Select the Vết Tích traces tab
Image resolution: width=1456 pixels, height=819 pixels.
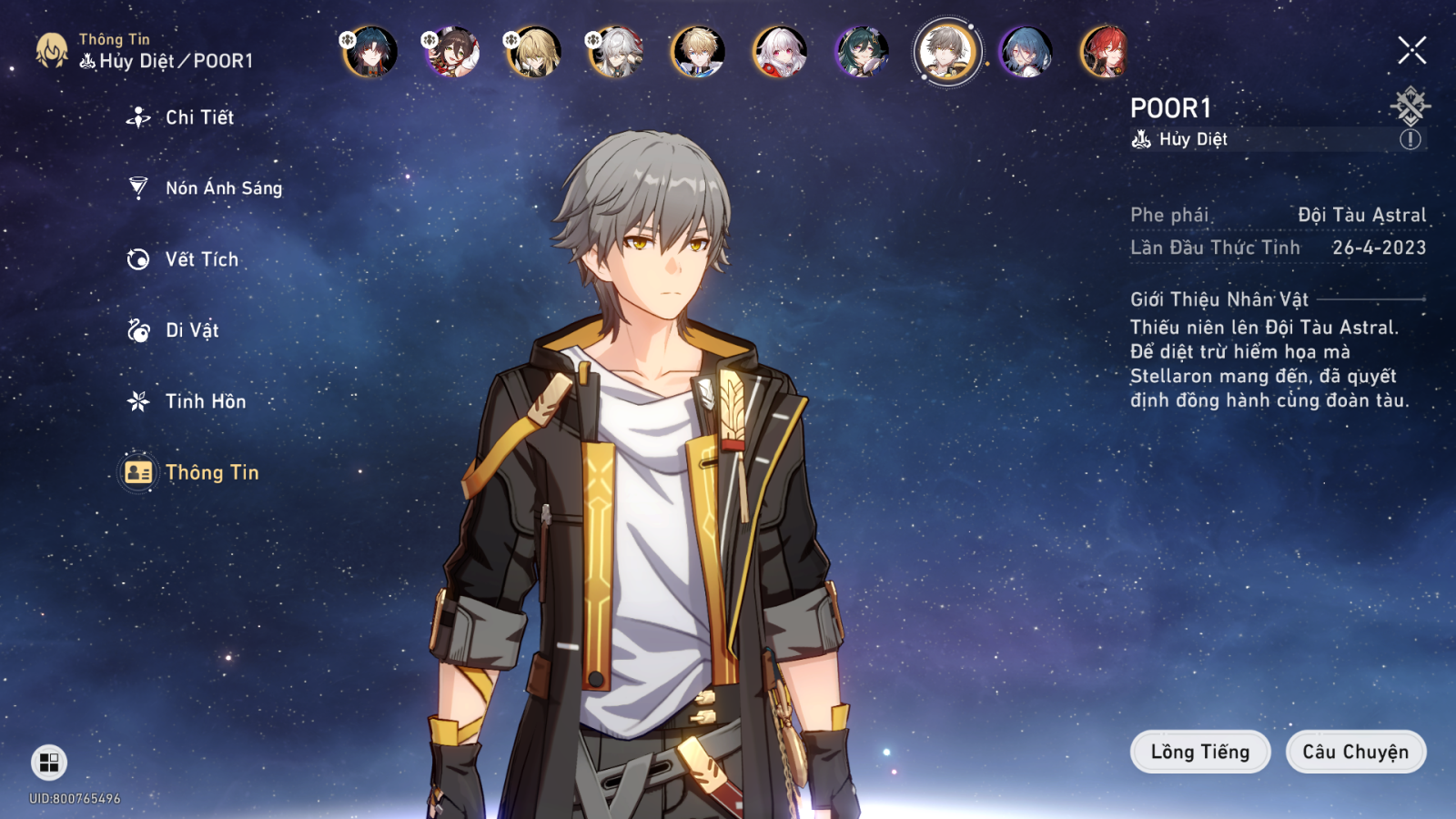(201, 259)
